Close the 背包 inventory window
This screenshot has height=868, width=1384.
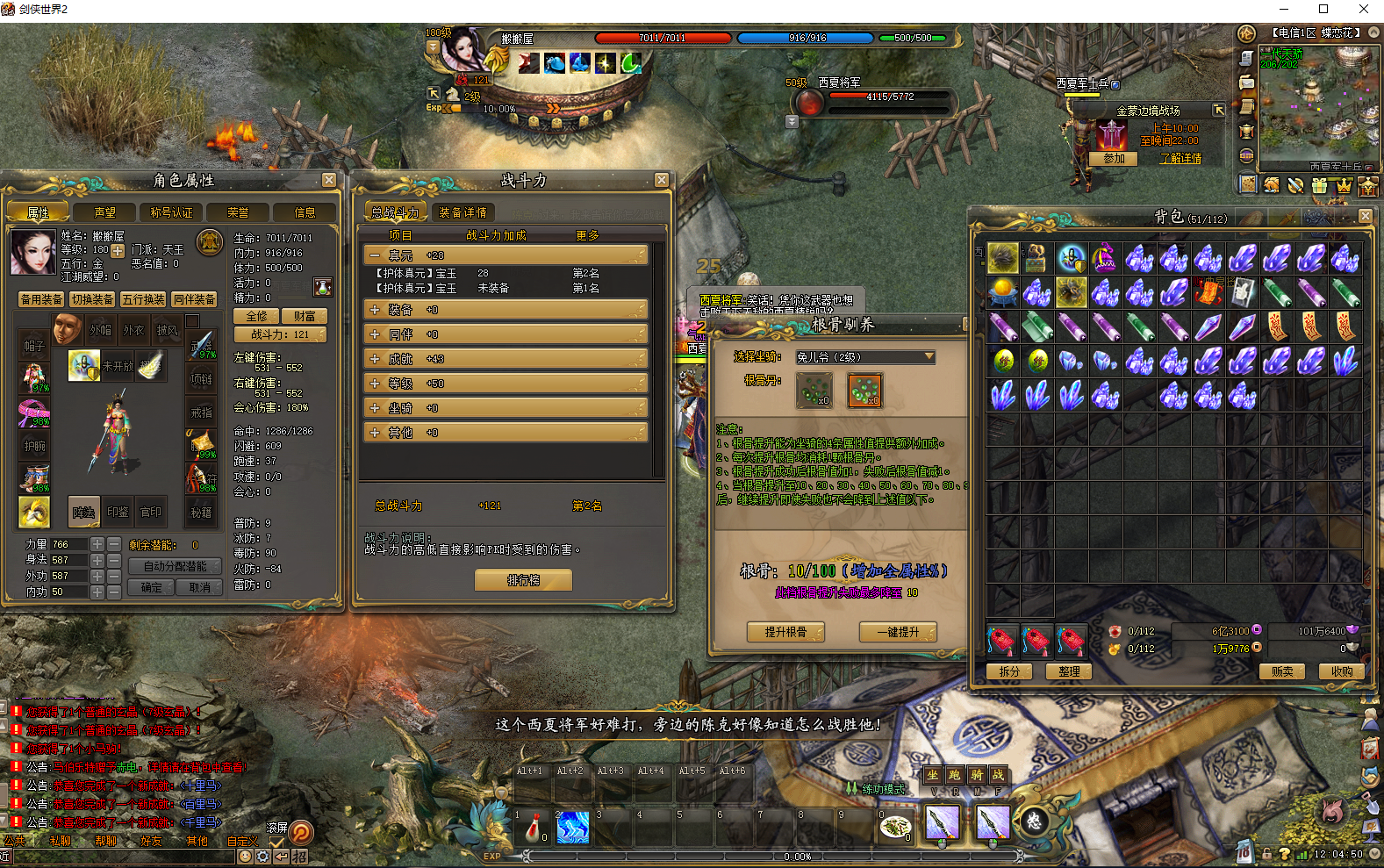(1365, 216)
